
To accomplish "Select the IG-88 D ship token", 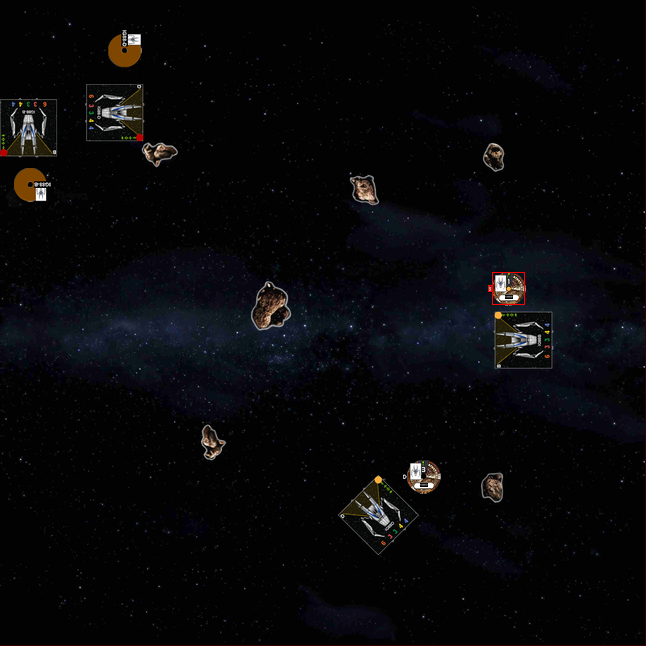I will click(x=114, y=112).
